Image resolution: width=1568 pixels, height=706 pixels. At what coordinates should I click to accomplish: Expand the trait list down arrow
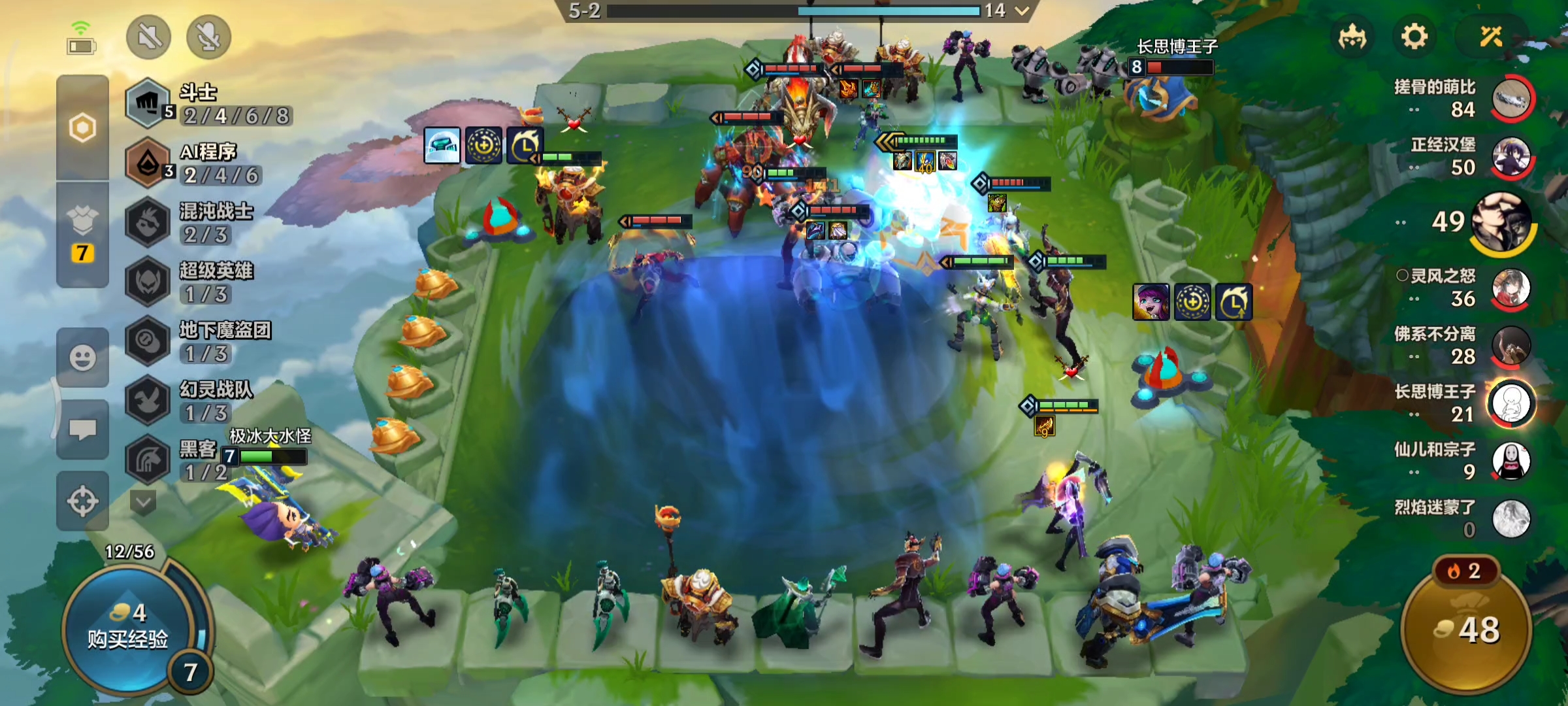[x=143, y=502]
